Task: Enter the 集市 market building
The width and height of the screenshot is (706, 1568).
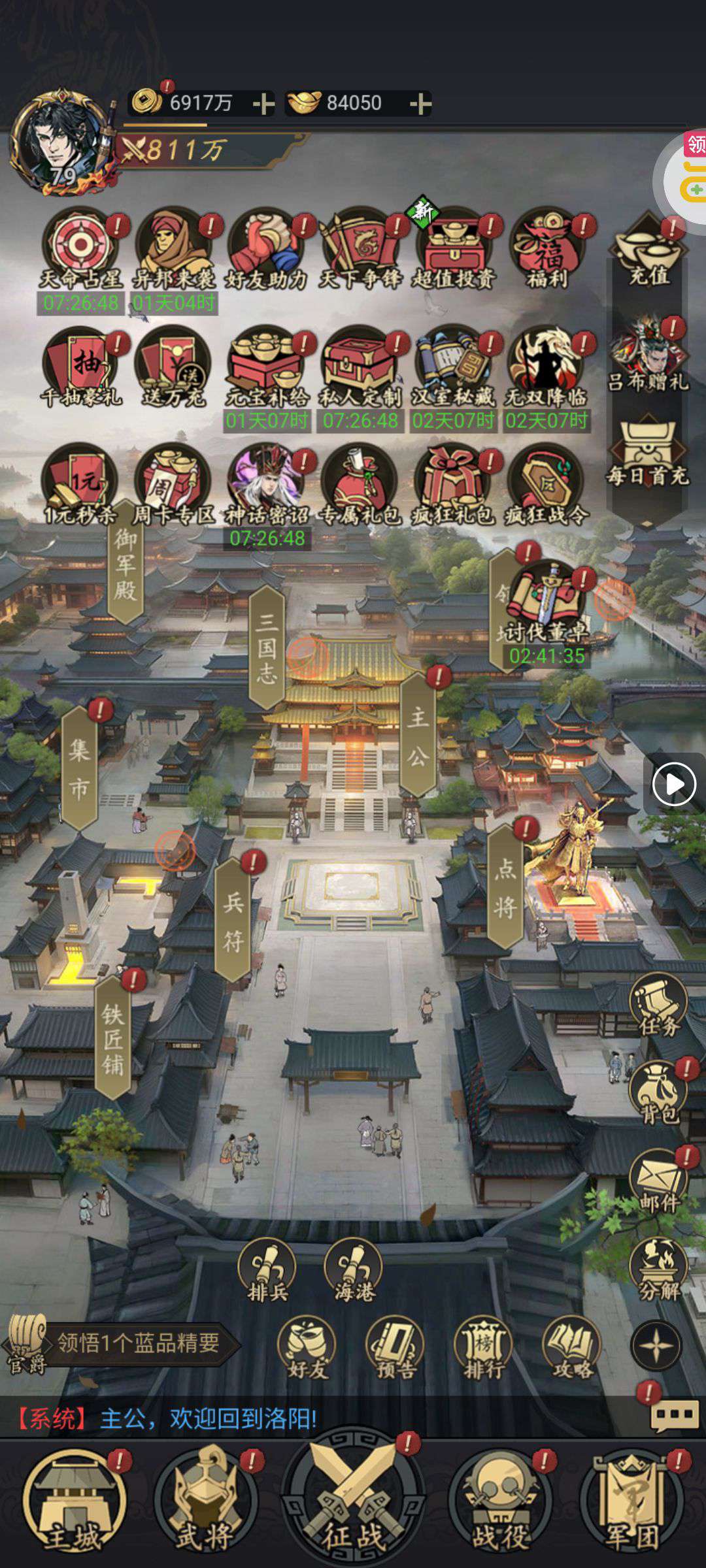Action: (x=79, y=769)
